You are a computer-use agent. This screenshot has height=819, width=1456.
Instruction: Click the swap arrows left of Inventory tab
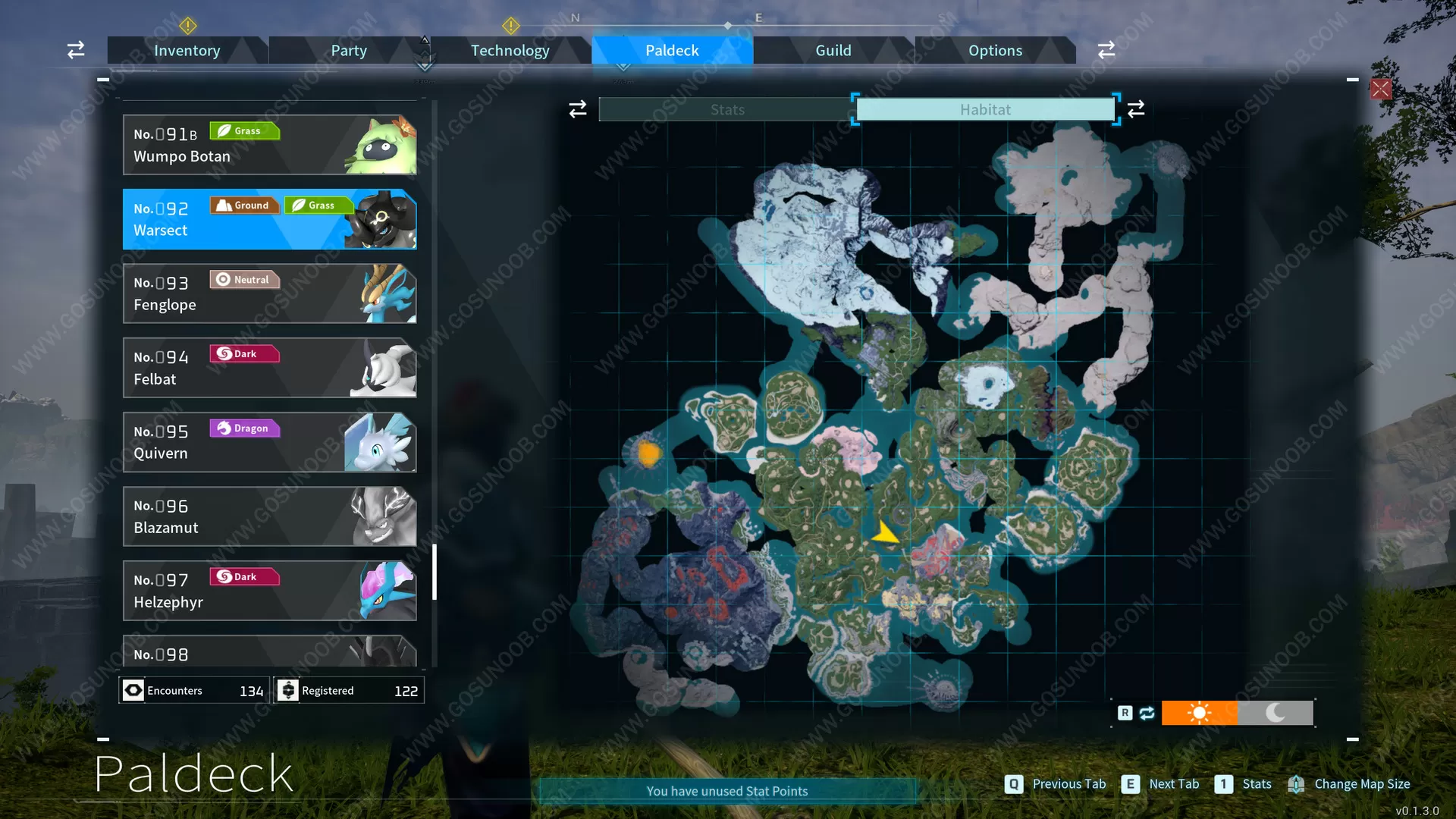tap(75, 49)
